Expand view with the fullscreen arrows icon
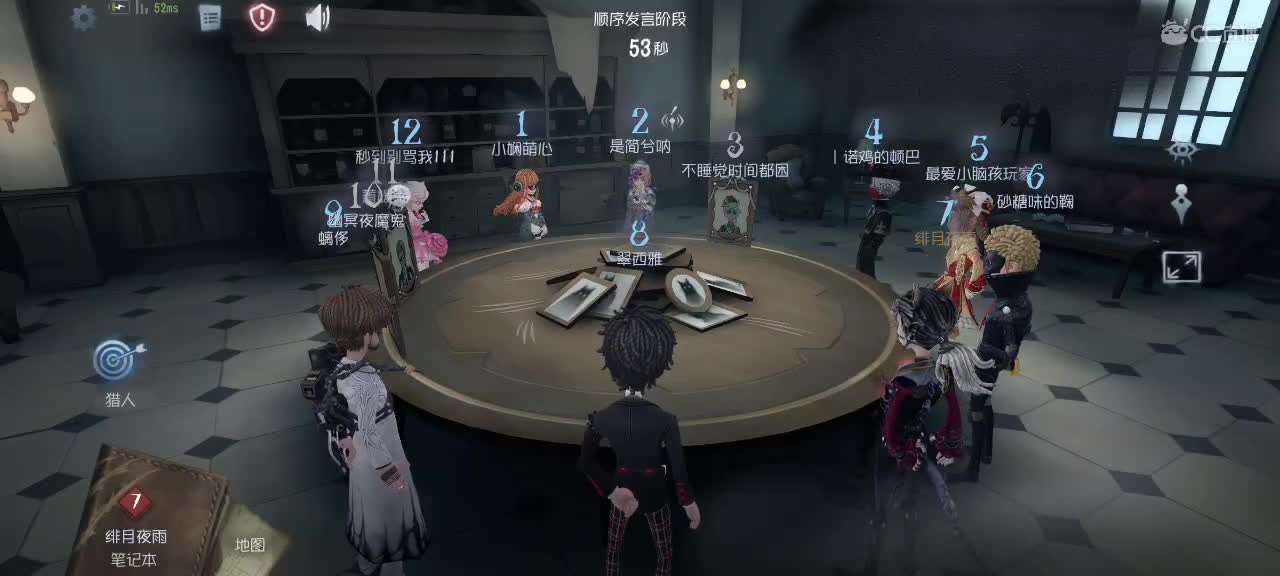This screenshot has height=576, width=1280. (x=1181, y=267)
